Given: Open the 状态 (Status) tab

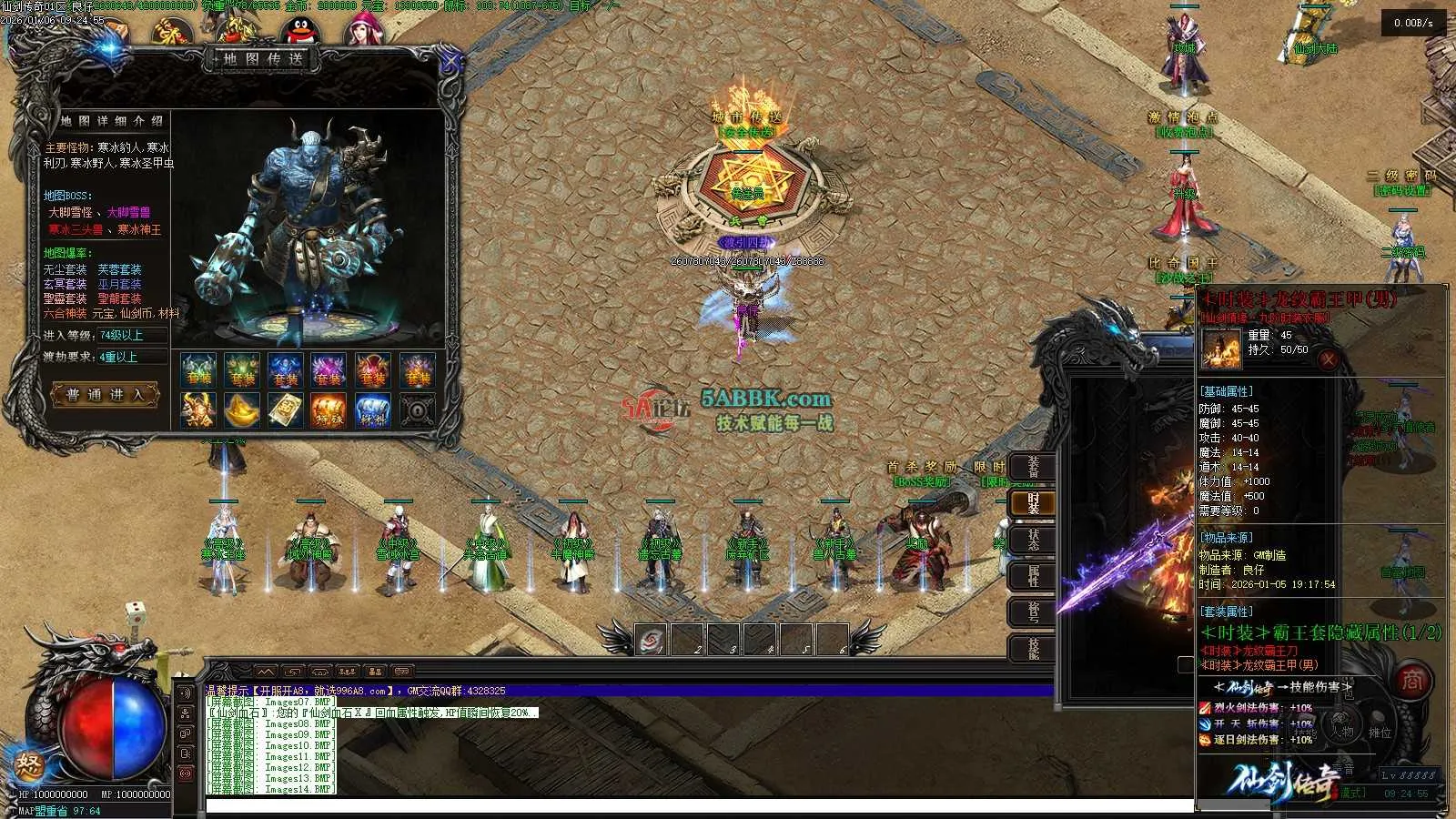Looking at the screenshot, I should (x=1033, y=540).
